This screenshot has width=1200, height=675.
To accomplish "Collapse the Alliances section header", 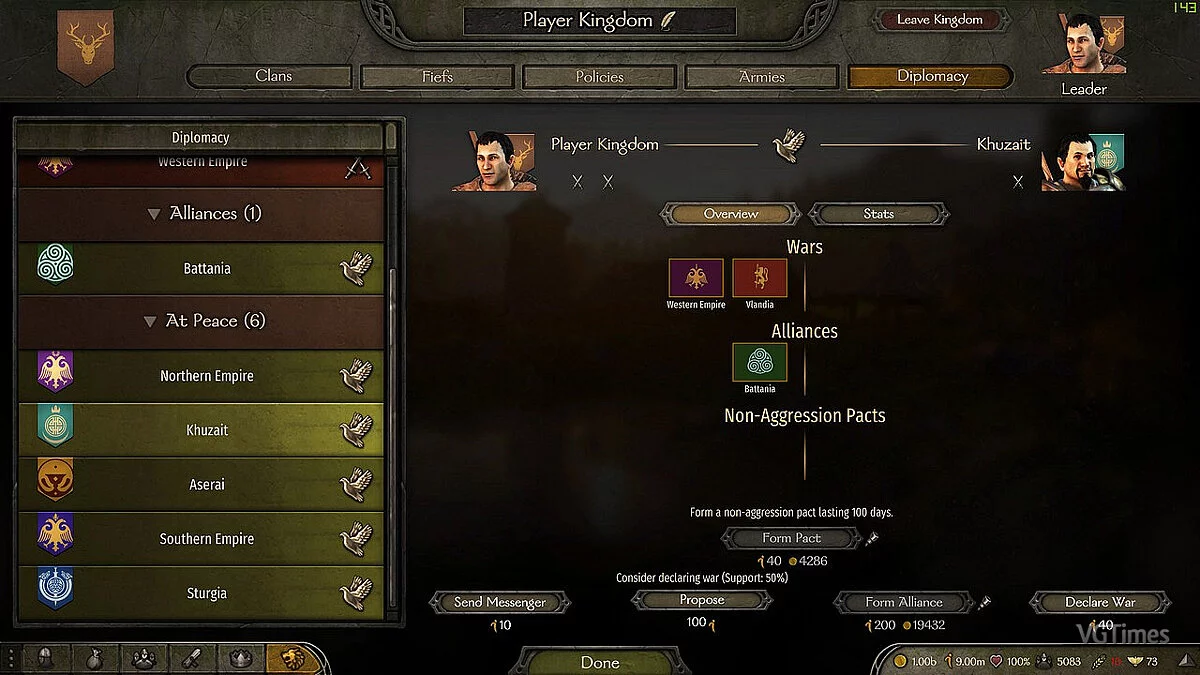I will pos(154,214).
